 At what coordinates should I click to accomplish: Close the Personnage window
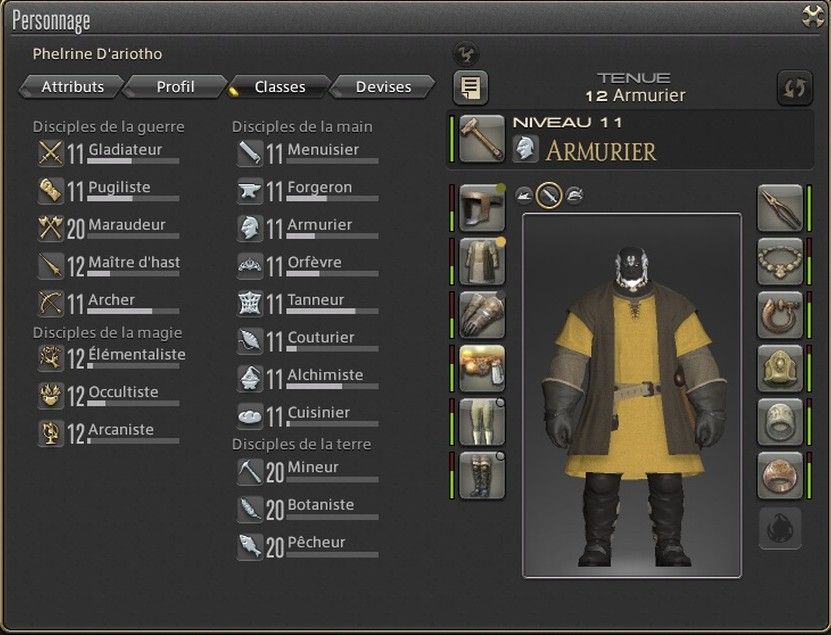click(812, 16)
